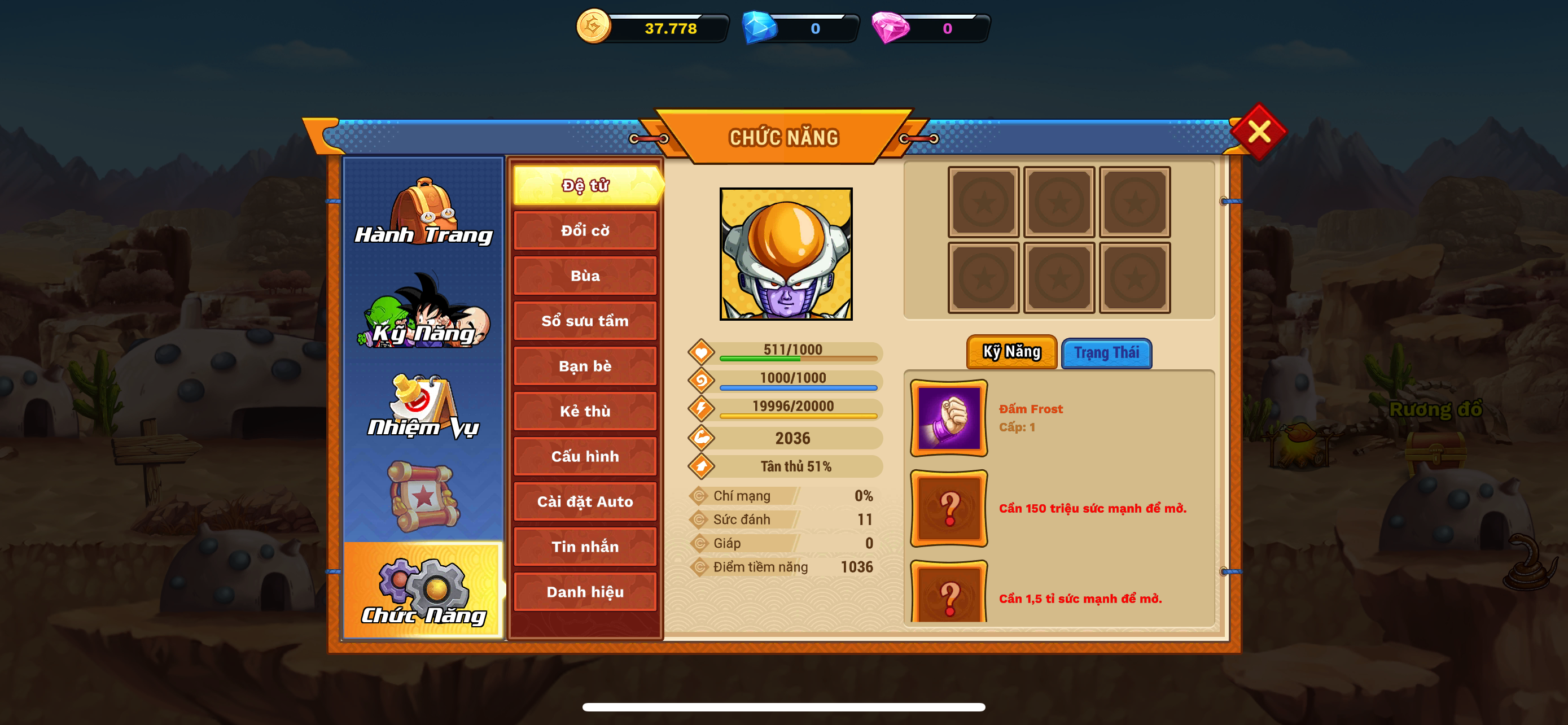Show the Bạn bè friends list
Screen dimensions: 1568x725
point(585,366)
